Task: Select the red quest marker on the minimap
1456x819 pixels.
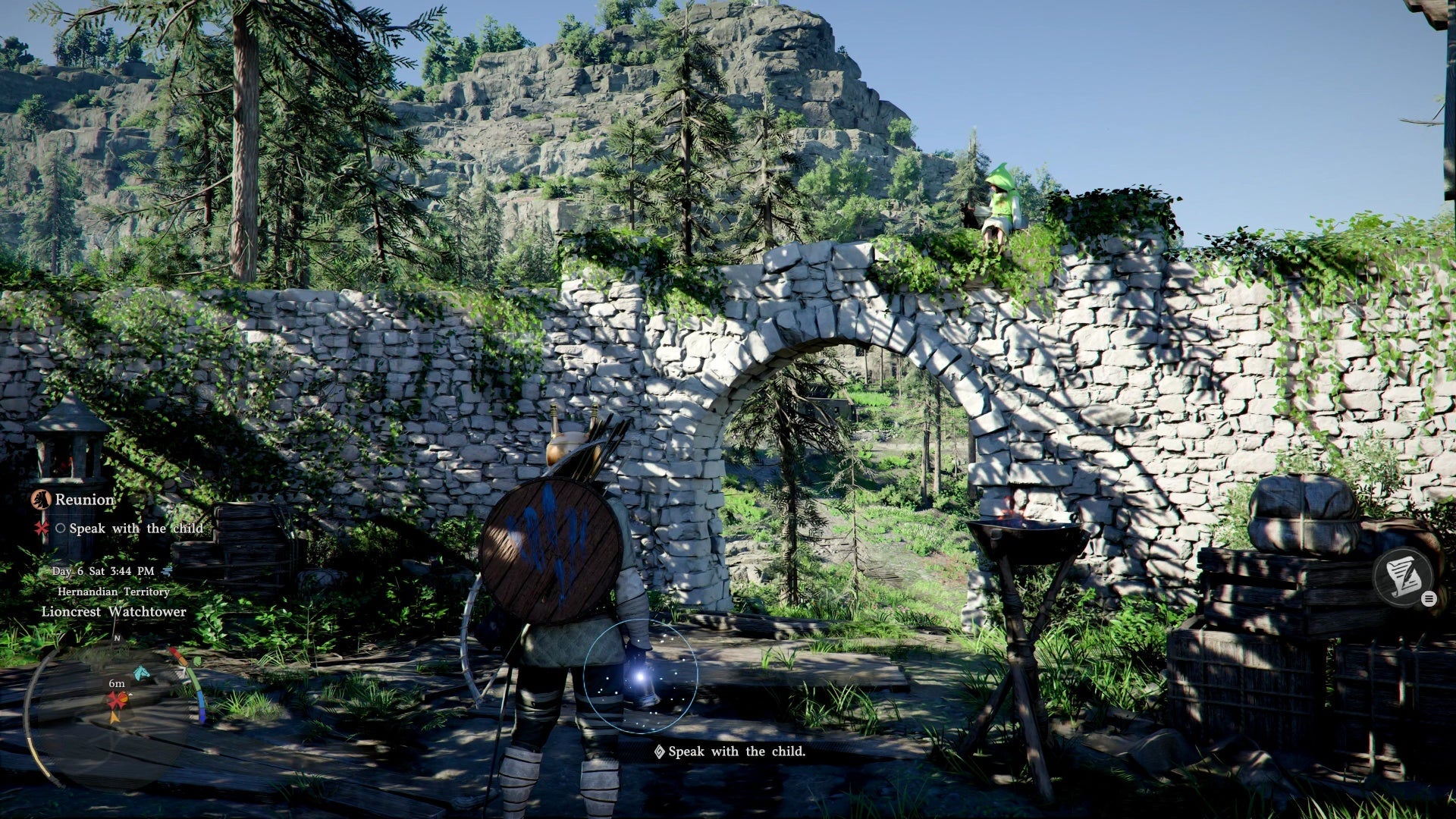Action: pos(116,701)
